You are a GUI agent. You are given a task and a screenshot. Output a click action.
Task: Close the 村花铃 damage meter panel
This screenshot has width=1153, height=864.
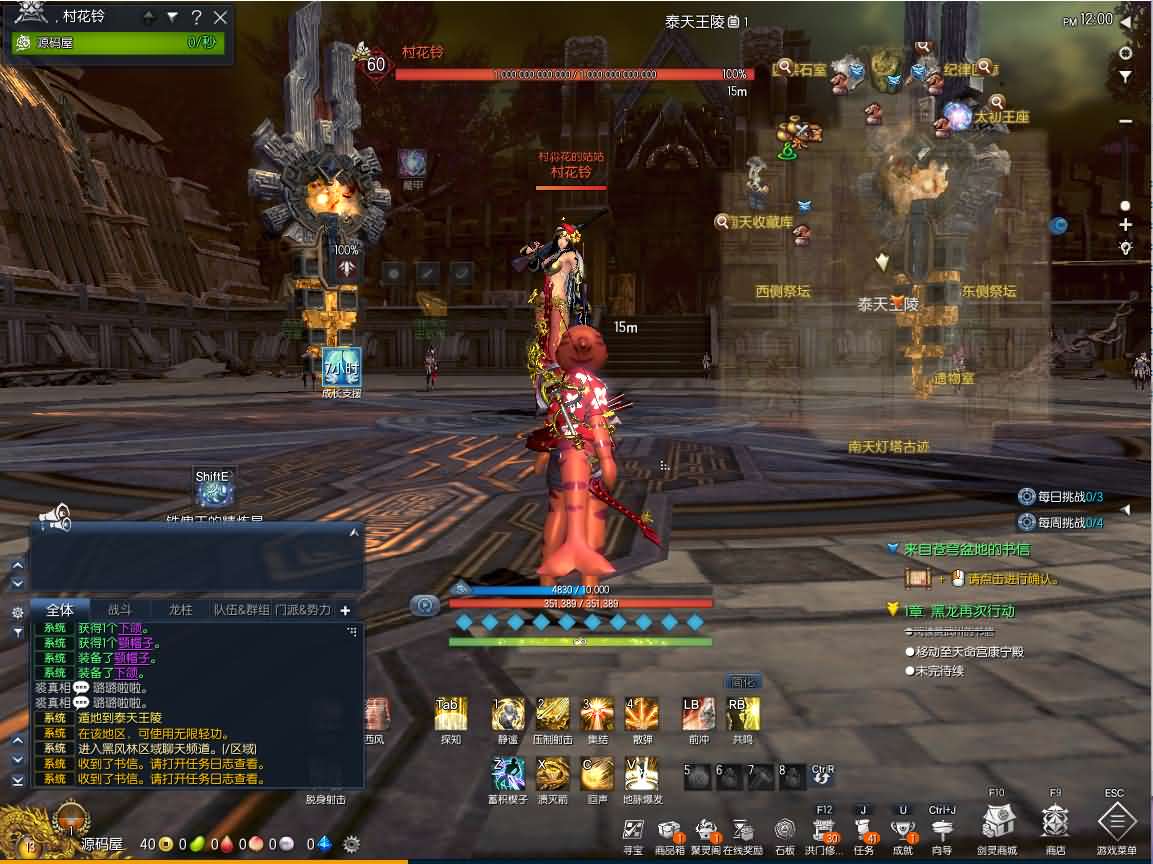point(221,17)
